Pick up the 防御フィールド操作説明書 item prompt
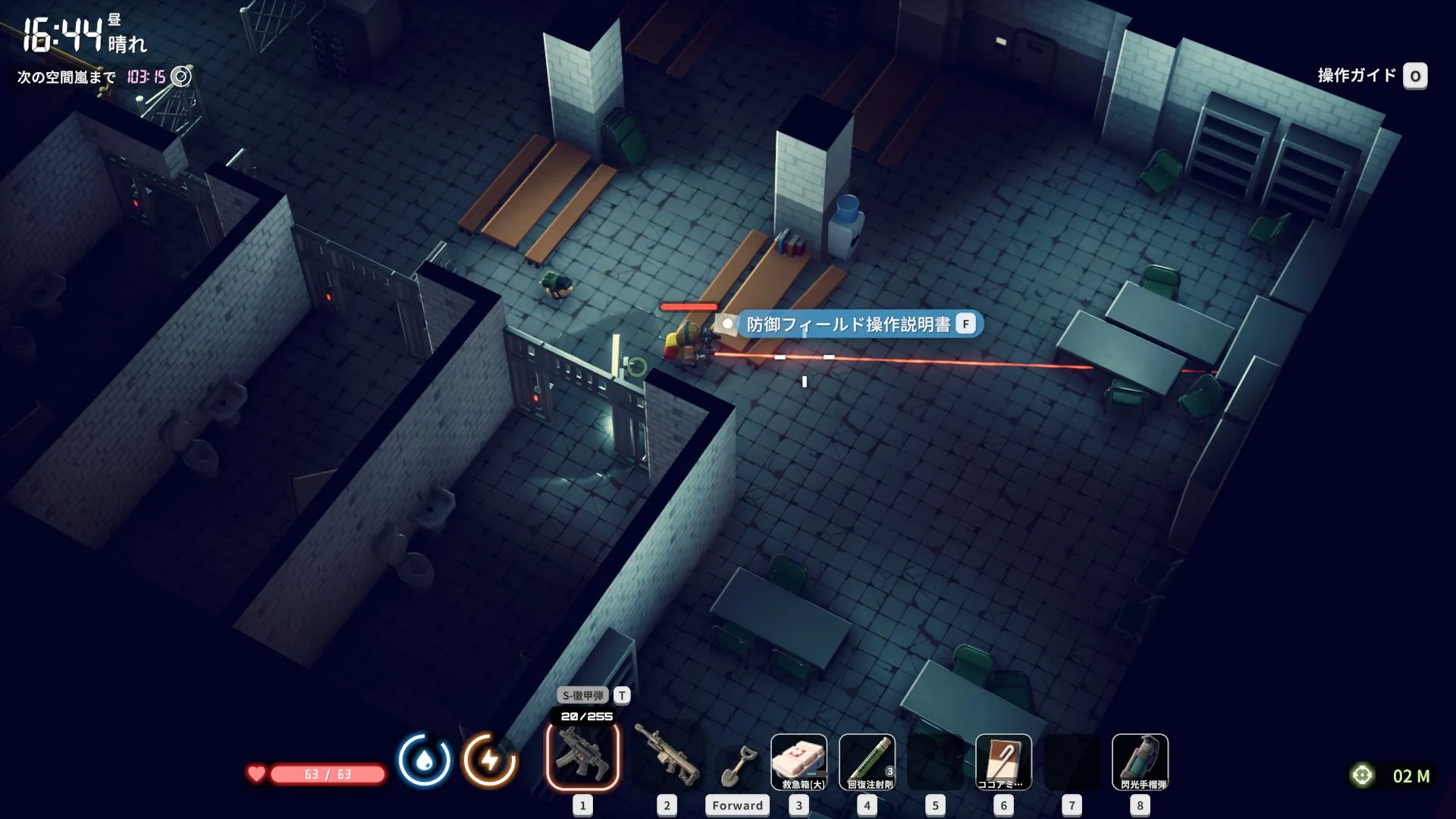This screenshot has height=819, width=1456. pyautogui.click(x=859, y=325)
